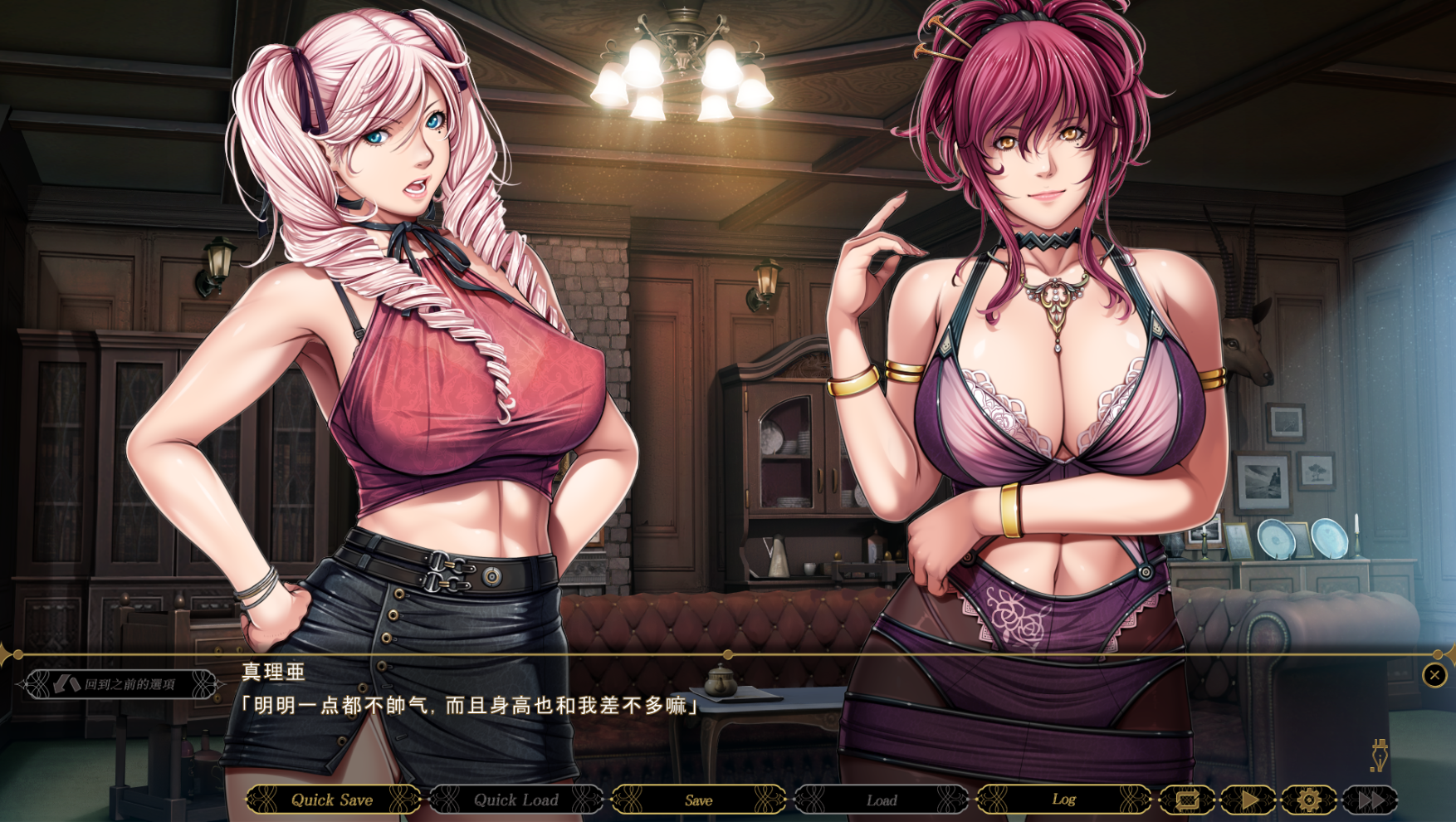This screenshot has width=1456, height=822.
Task: Open the Load menu
Action: point(881,800)
